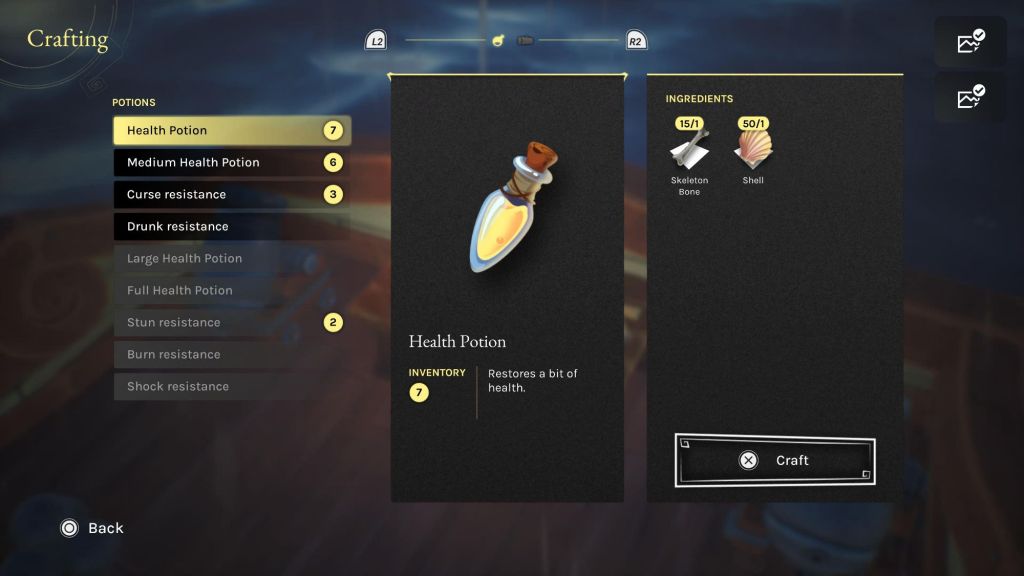Select the Large Health Potion entry

pos(230,259)
